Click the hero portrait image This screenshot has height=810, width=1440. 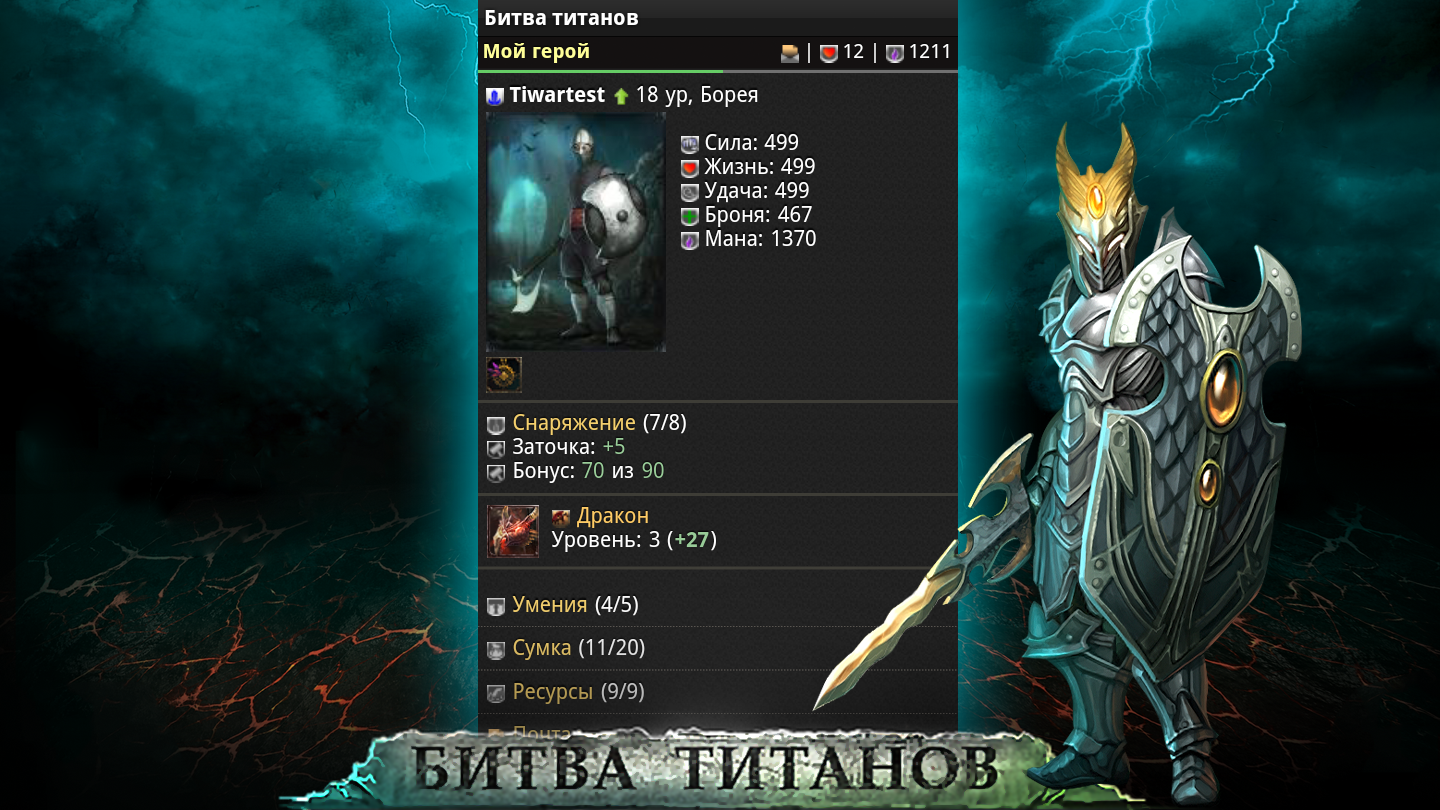pyautogui.click(x=575, y=230)
